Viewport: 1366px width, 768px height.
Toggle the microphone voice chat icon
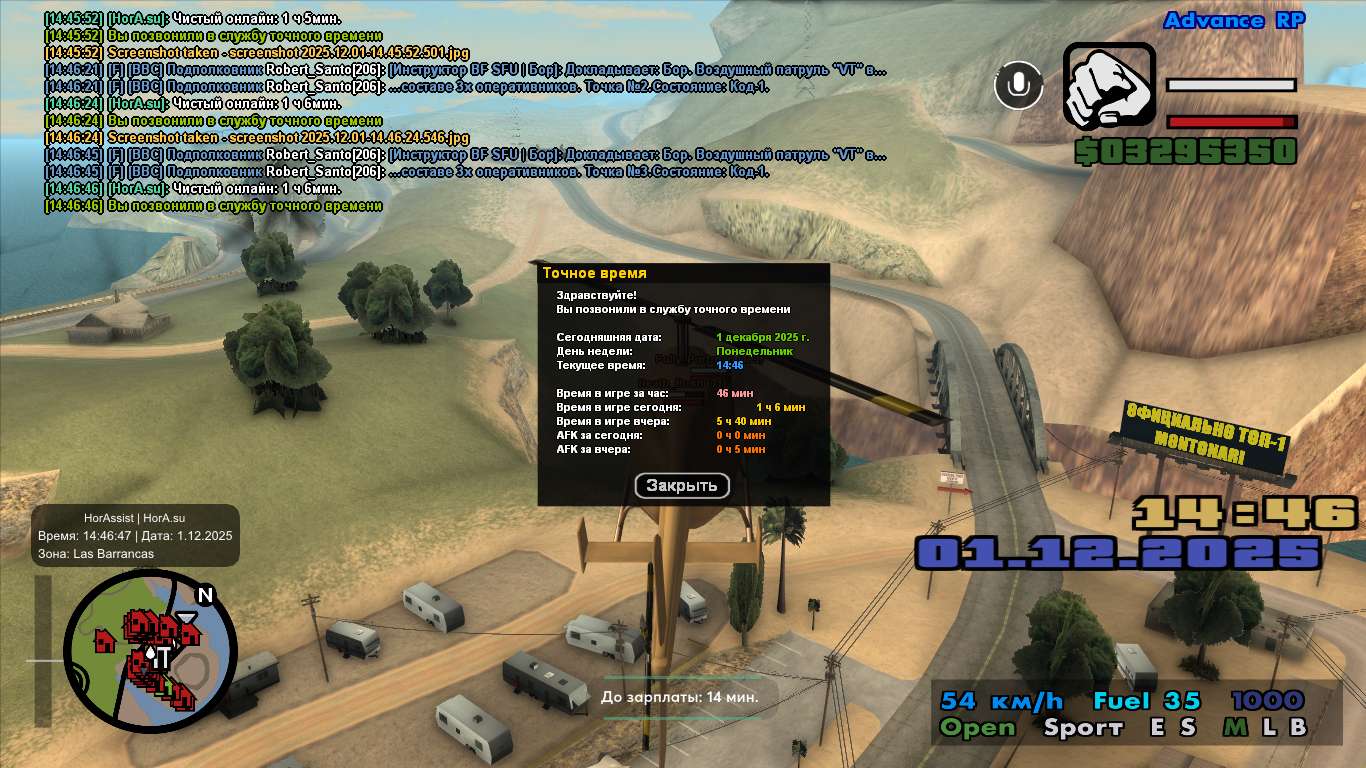[1018, 85]
